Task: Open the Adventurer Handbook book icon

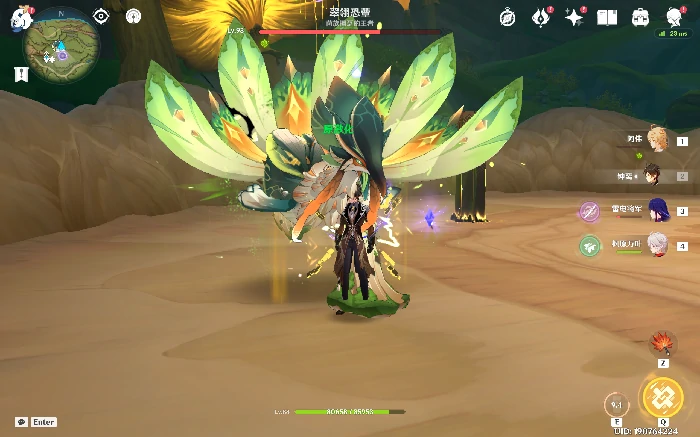Action: [607, 17]
